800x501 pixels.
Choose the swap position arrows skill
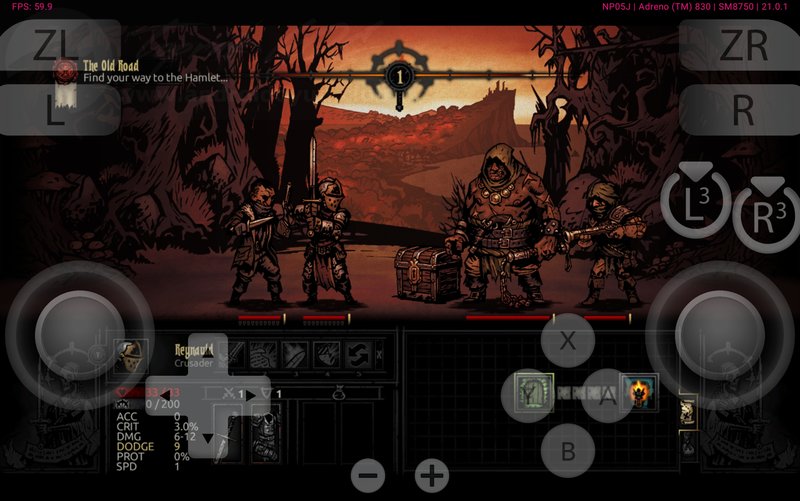click(357, 354)
